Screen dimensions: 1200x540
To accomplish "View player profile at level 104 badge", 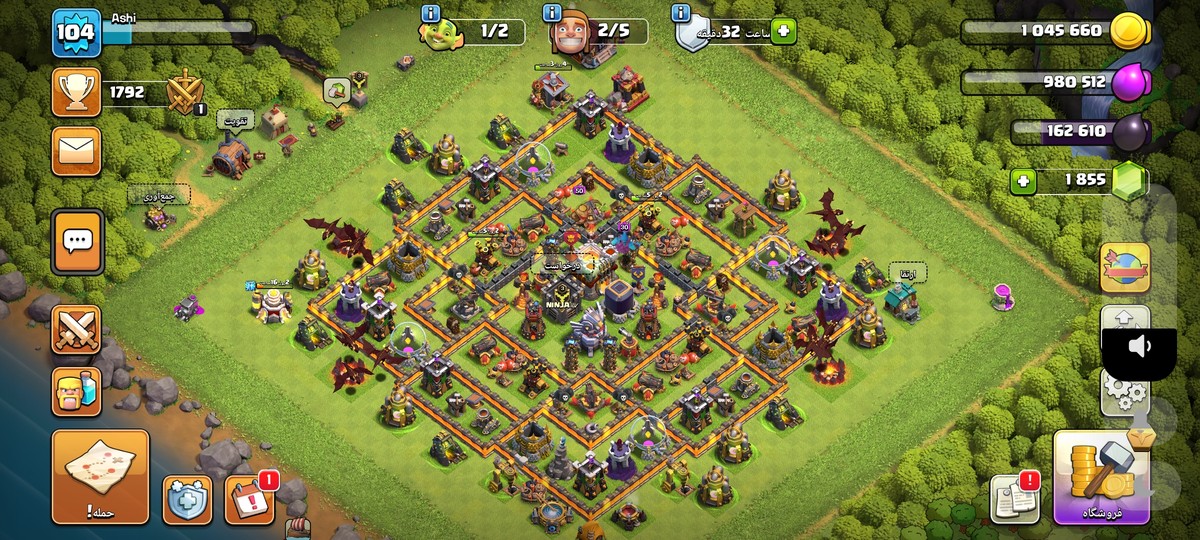I will click(76, 33).
